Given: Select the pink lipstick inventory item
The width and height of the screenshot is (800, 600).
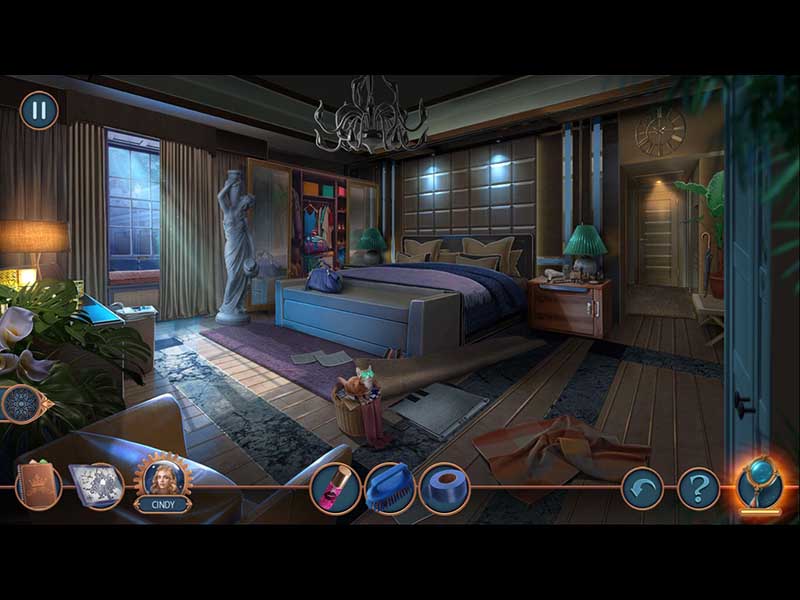Looking at the screenshot, I should (x=335, y=488).
